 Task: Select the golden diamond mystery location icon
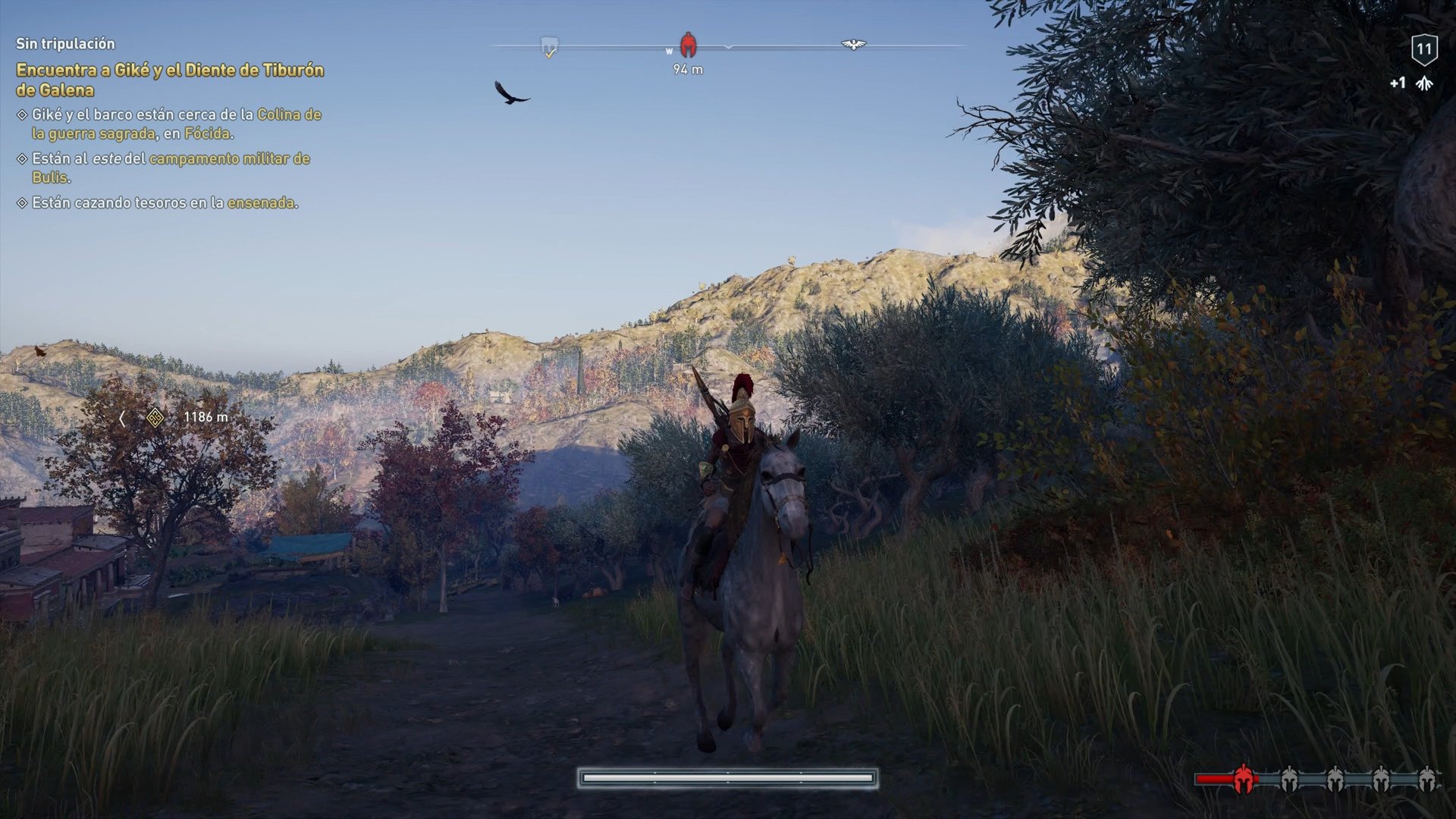(x=153, y=419)
